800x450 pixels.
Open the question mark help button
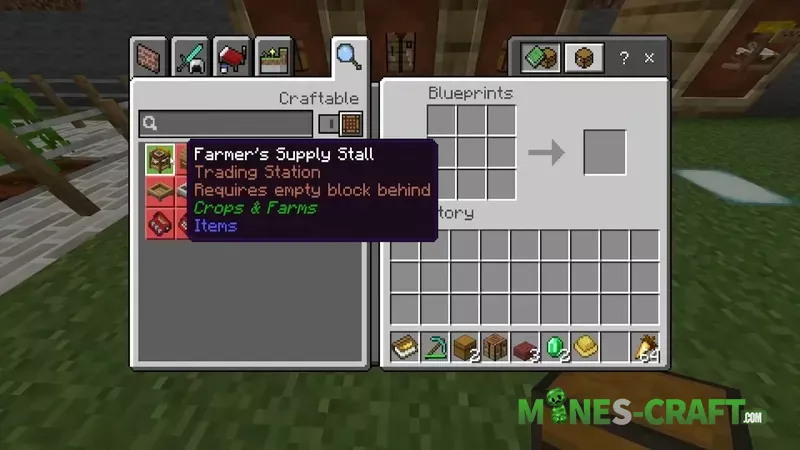point(624,58)
